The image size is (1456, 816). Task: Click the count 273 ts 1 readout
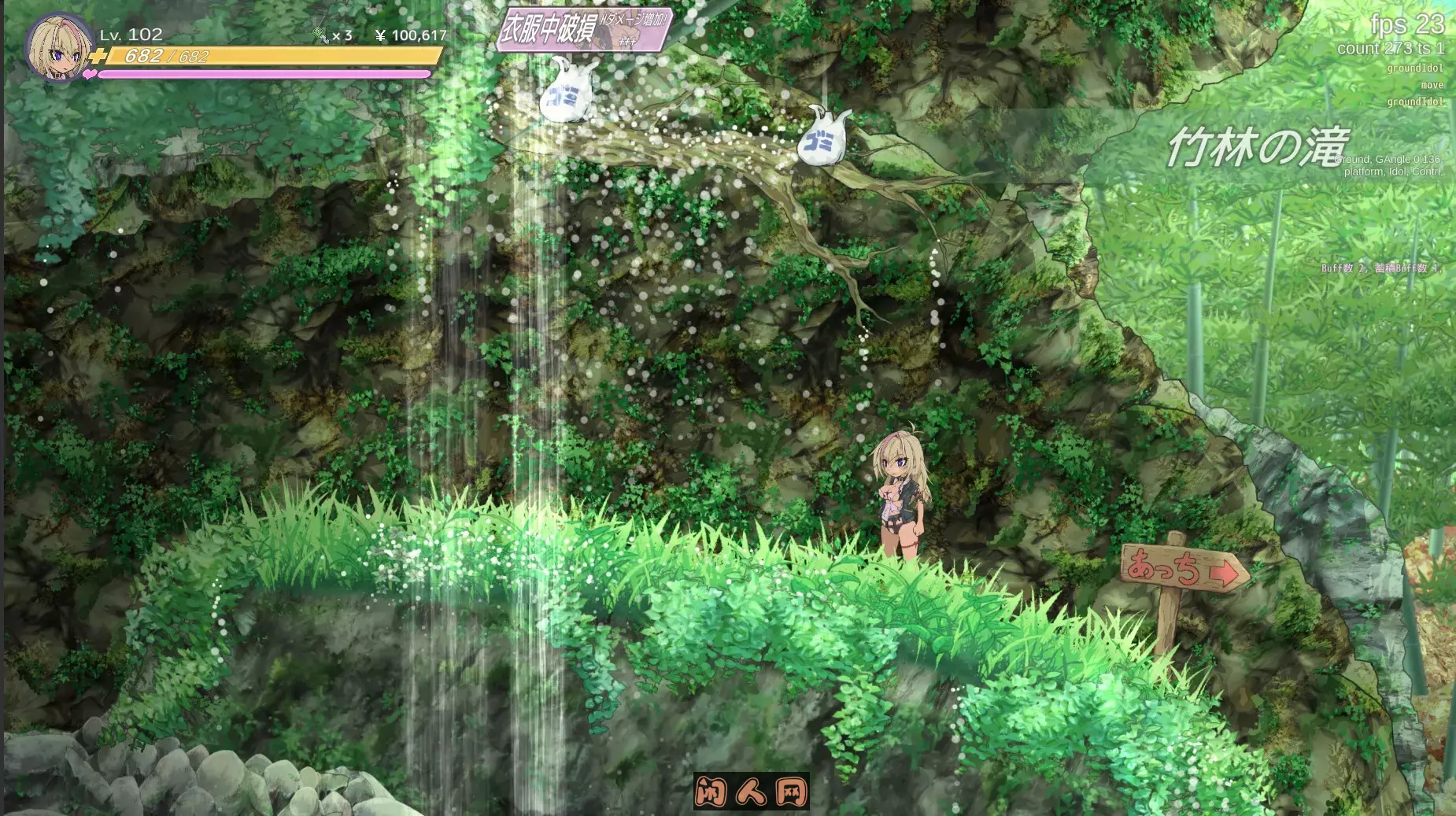tap(1388, 48)
